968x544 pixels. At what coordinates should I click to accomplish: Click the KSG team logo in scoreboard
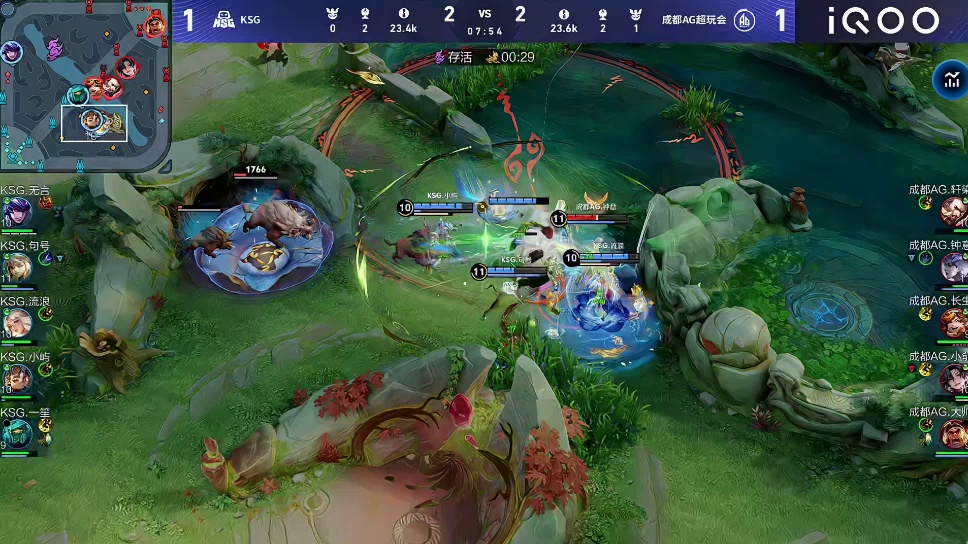224,20
